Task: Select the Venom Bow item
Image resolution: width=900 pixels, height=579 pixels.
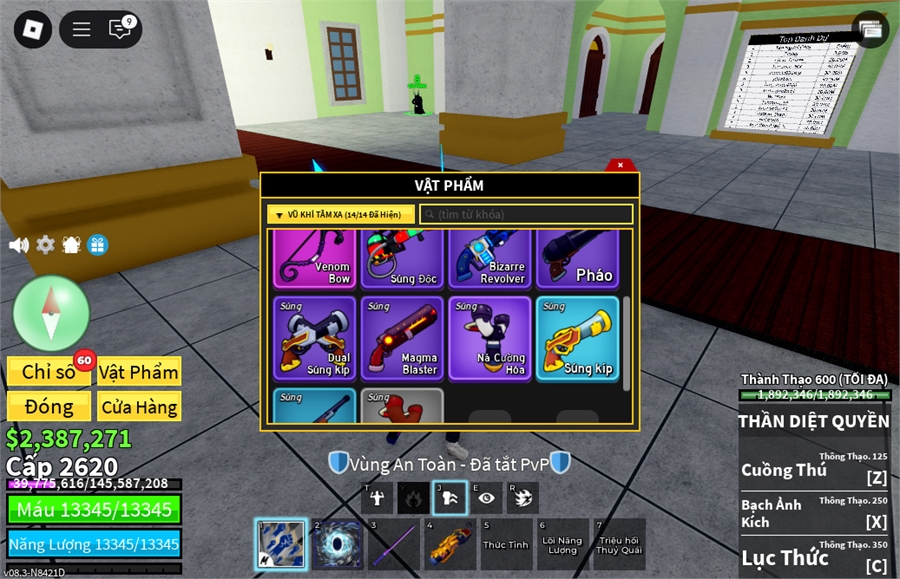Action: (x=316, y=258)
